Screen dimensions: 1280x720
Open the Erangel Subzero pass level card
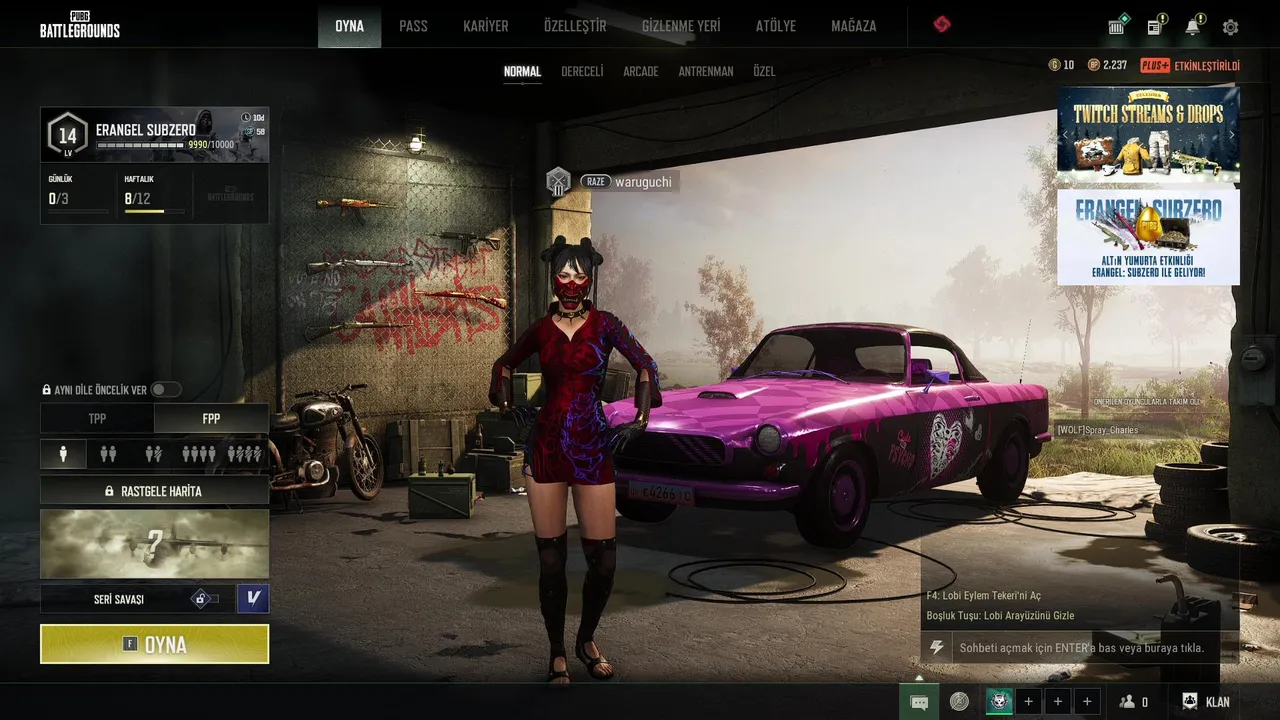[x=154, y=135]
